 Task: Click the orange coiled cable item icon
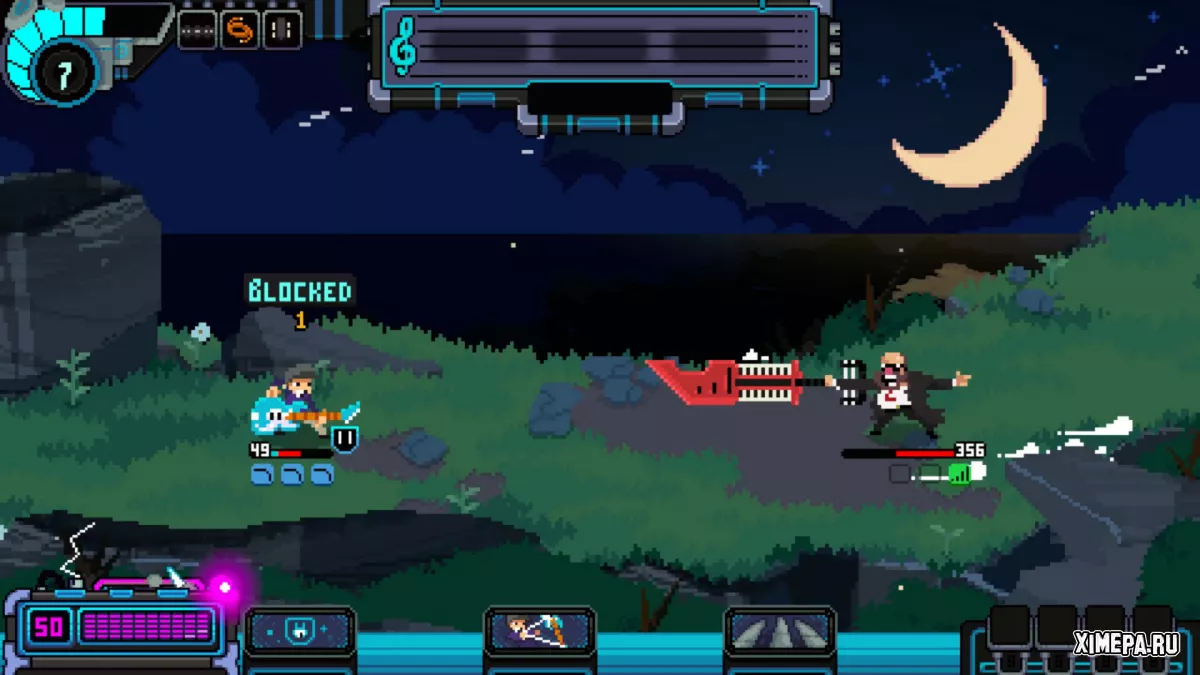(240, 30)
